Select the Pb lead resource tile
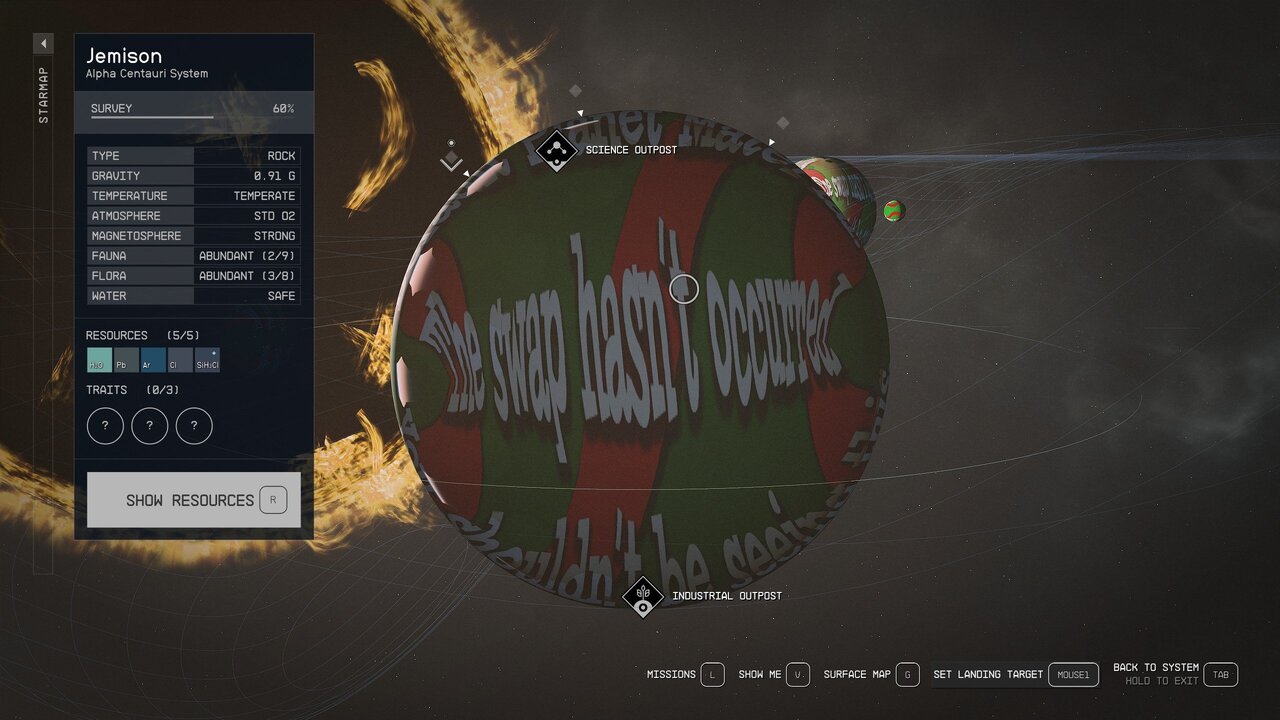This screenshot has height=720, width=1280. (x=126, y=360)
